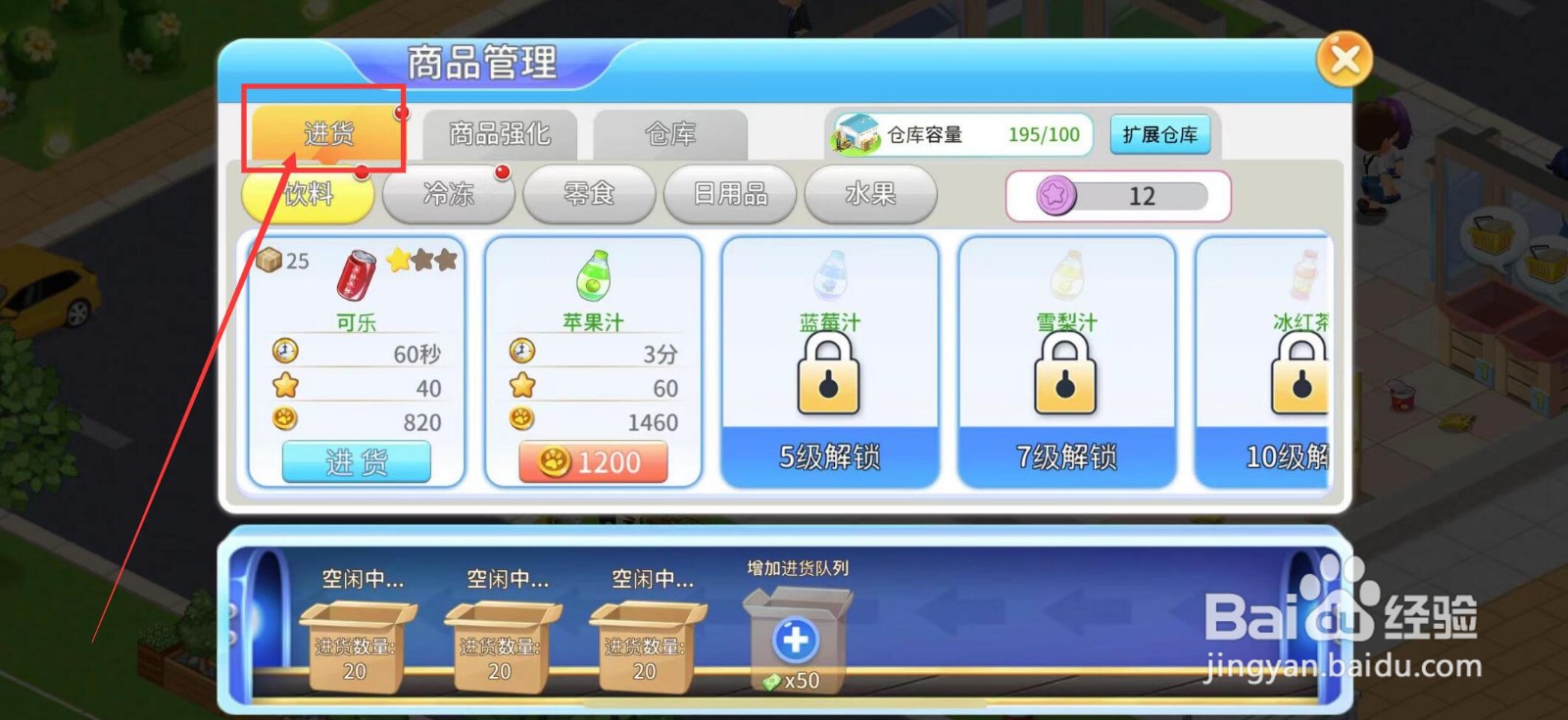Switch to the 水果 category
The height and width of the screenshot is (720, 1568).
pos(871,195)
